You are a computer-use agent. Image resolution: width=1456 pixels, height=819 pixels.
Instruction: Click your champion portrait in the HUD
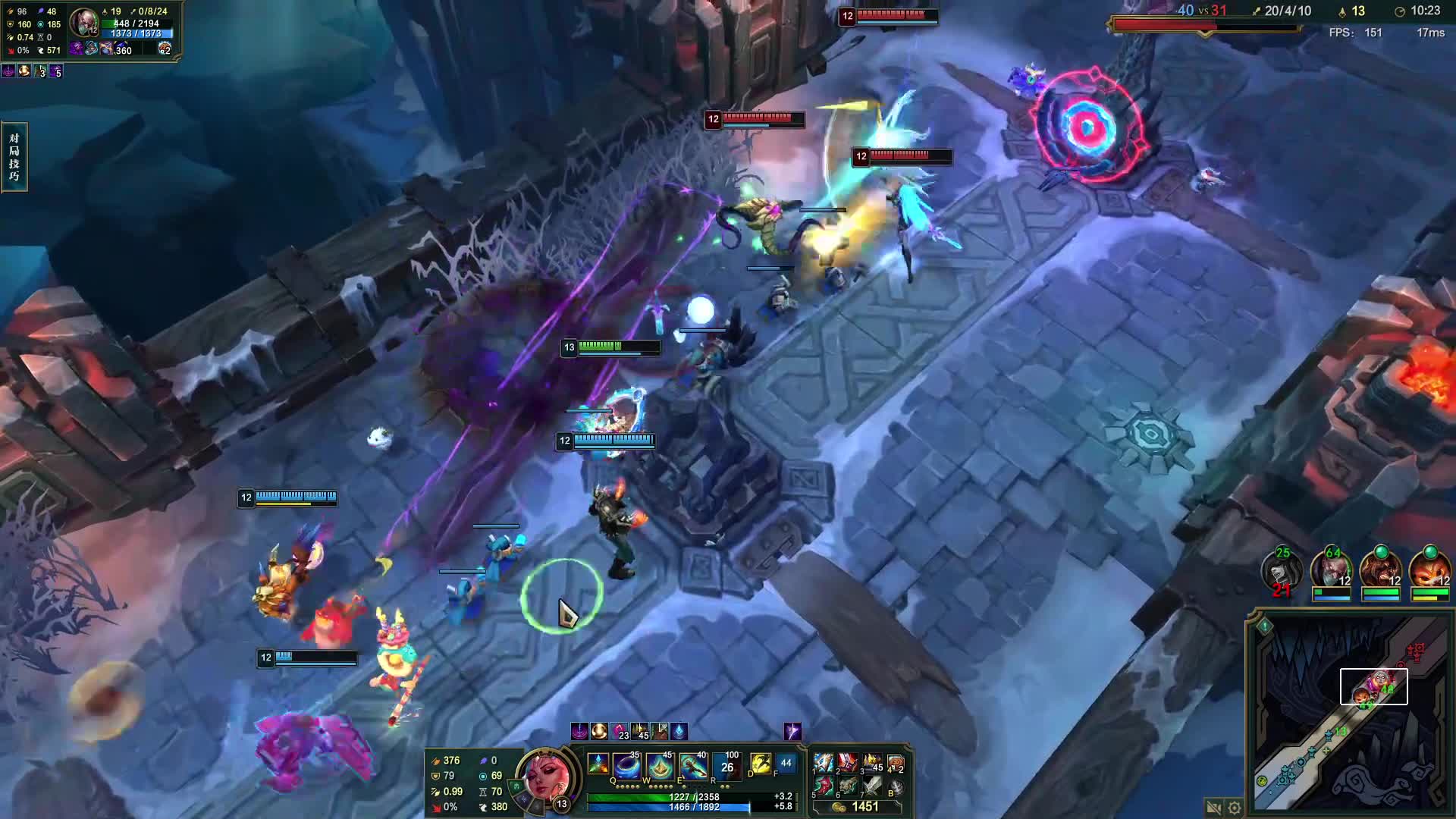(544, 776)
